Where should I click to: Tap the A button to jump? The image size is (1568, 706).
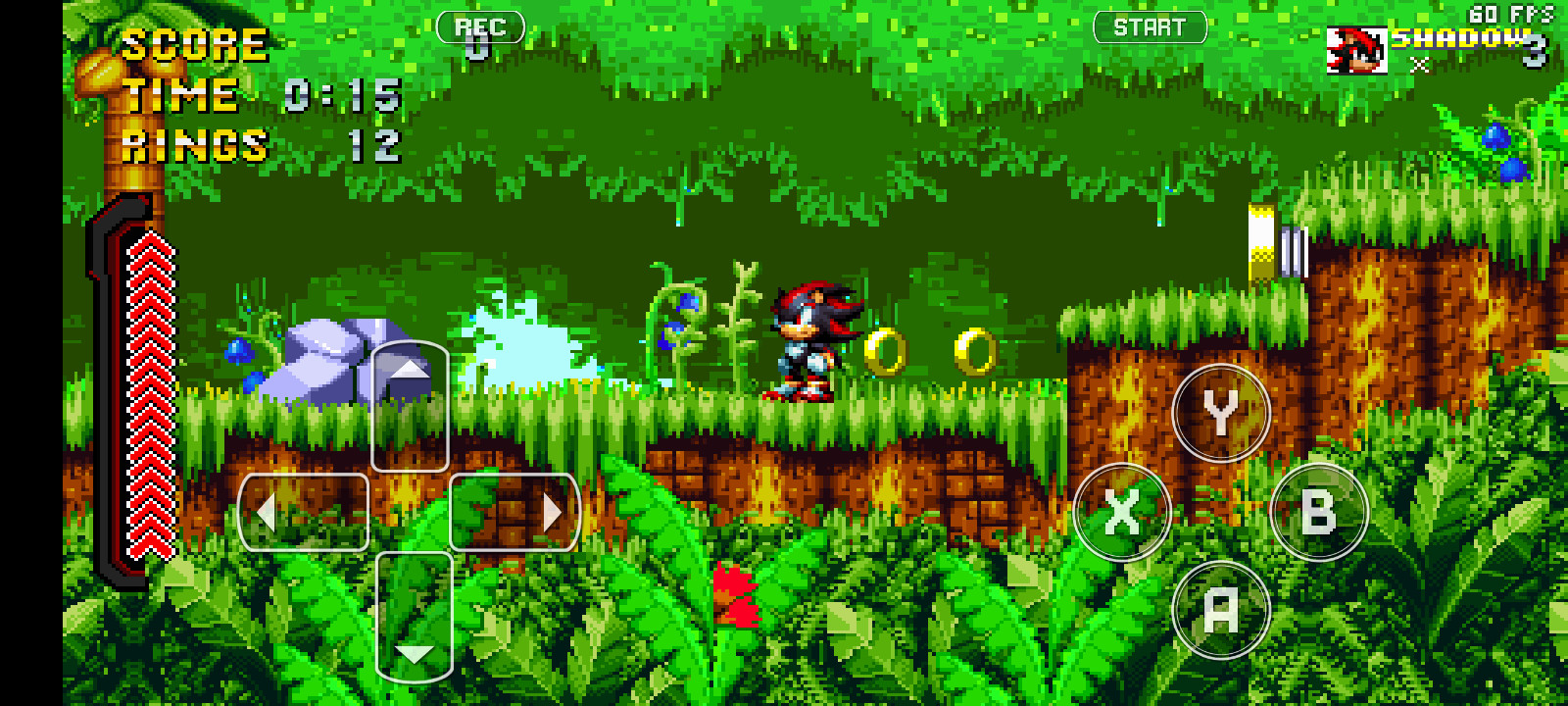(x=1219, y=608)
